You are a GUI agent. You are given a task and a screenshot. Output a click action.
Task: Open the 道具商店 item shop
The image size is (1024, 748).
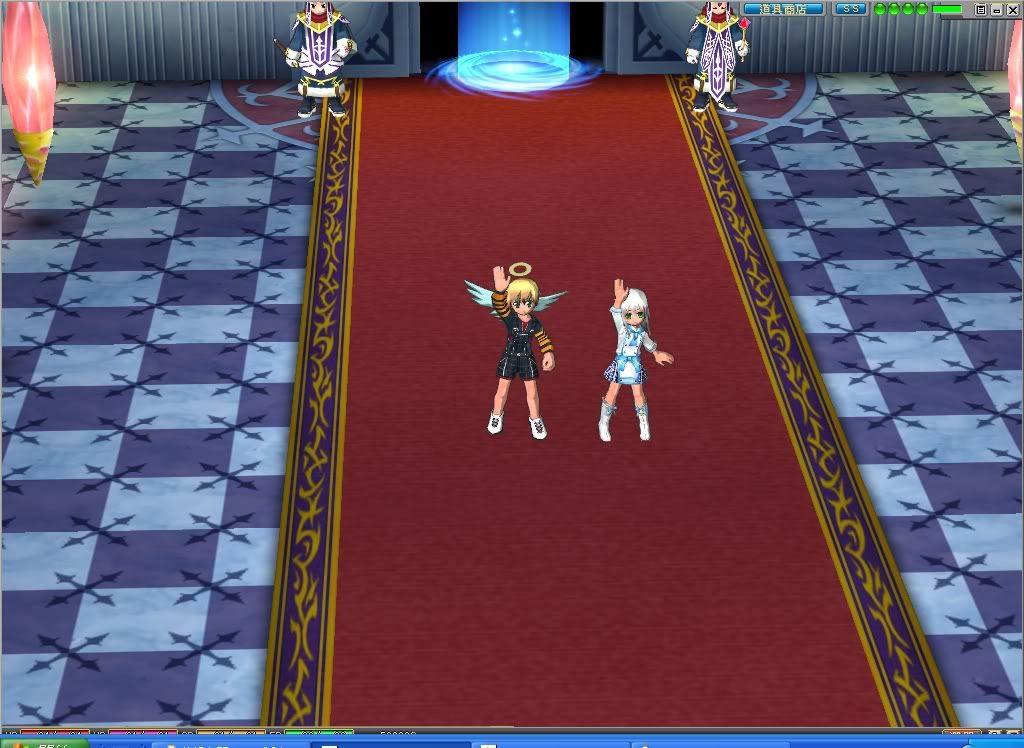783,9
